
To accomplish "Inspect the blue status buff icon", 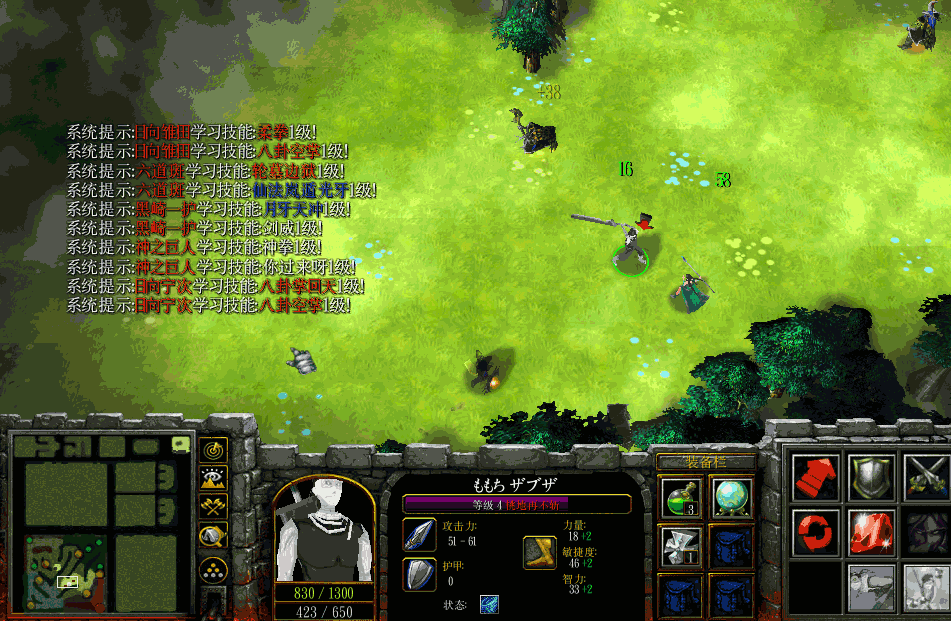I will point(489,605).
